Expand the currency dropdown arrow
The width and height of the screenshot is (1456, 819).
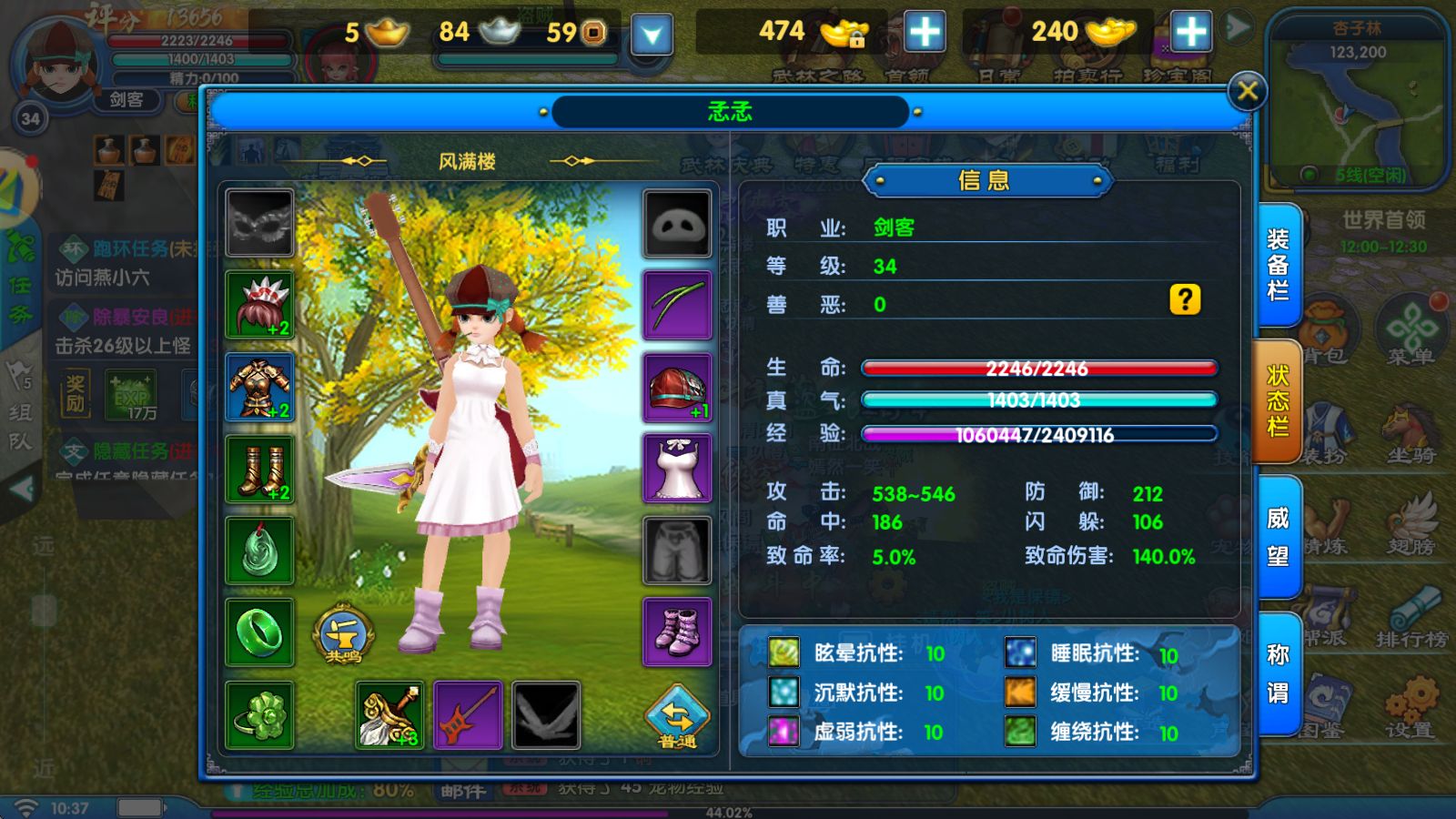coord(652,35)
